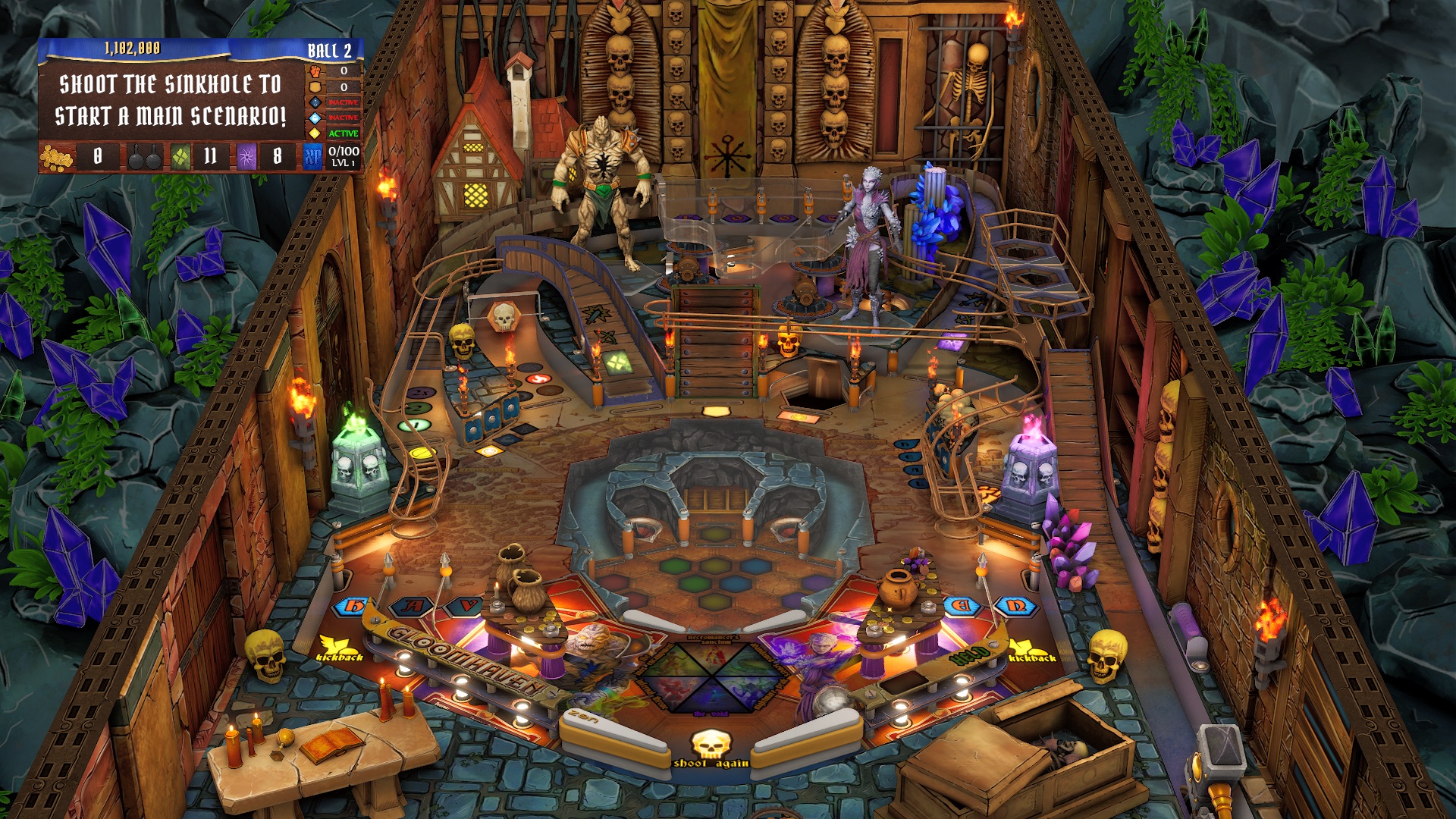Toggle the topmost INACTIVE blue diamond indicator
Screen dimensions: 1456x819
[x=315, y=102]
